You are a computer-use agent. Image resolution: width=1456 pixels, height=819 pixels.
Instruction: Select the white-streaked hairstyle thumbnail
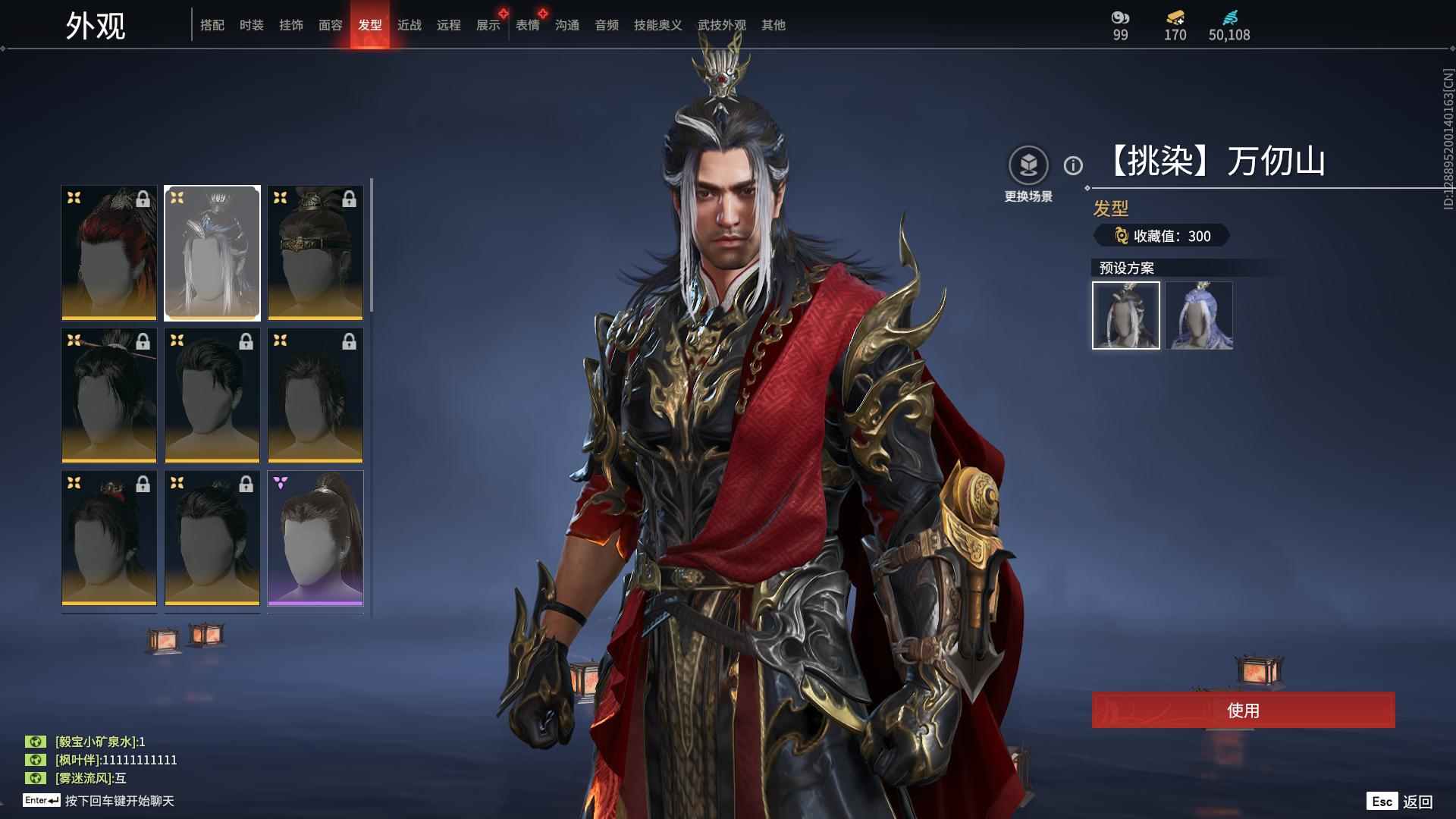click(x=212, y=253)
